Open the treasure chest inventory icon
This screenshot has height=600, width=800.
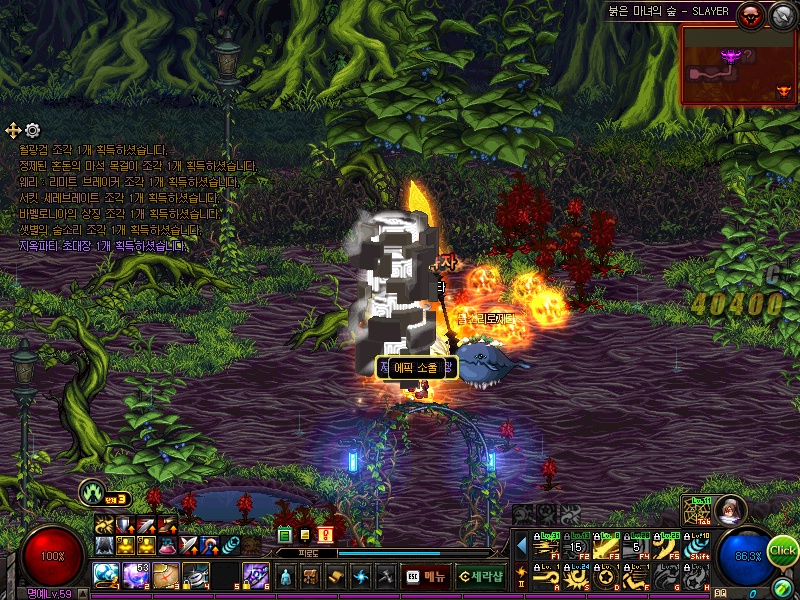[x=311, y=576]
